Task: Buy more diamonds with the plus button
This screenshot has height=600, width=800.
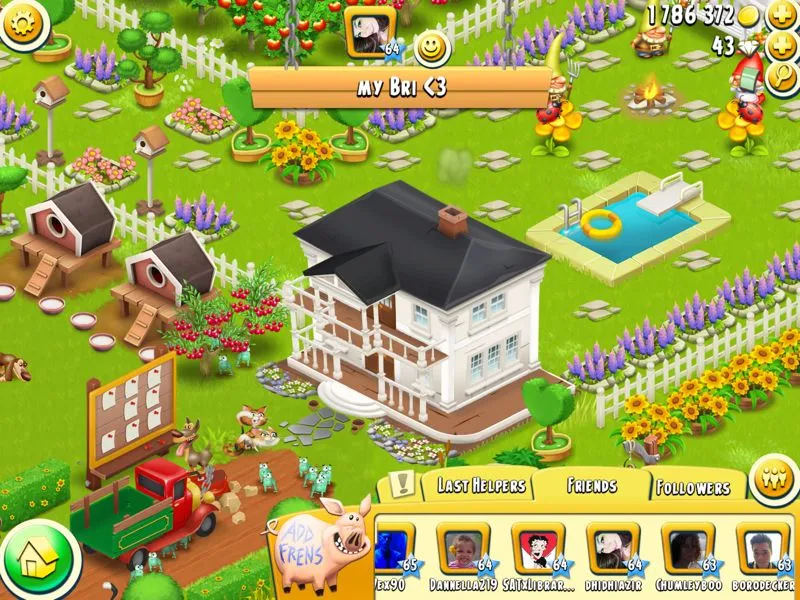Action: coord(781,46)
